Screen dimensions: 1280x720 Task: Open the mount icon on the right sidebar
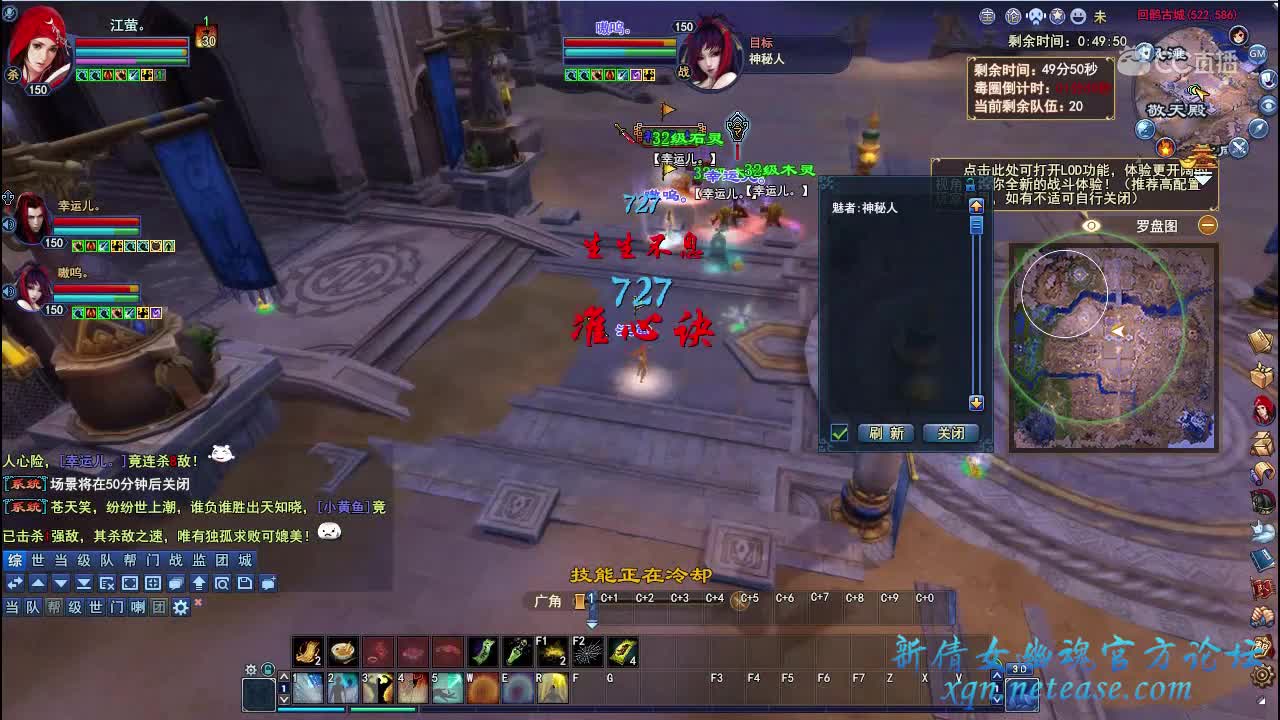coord(1263,502)
